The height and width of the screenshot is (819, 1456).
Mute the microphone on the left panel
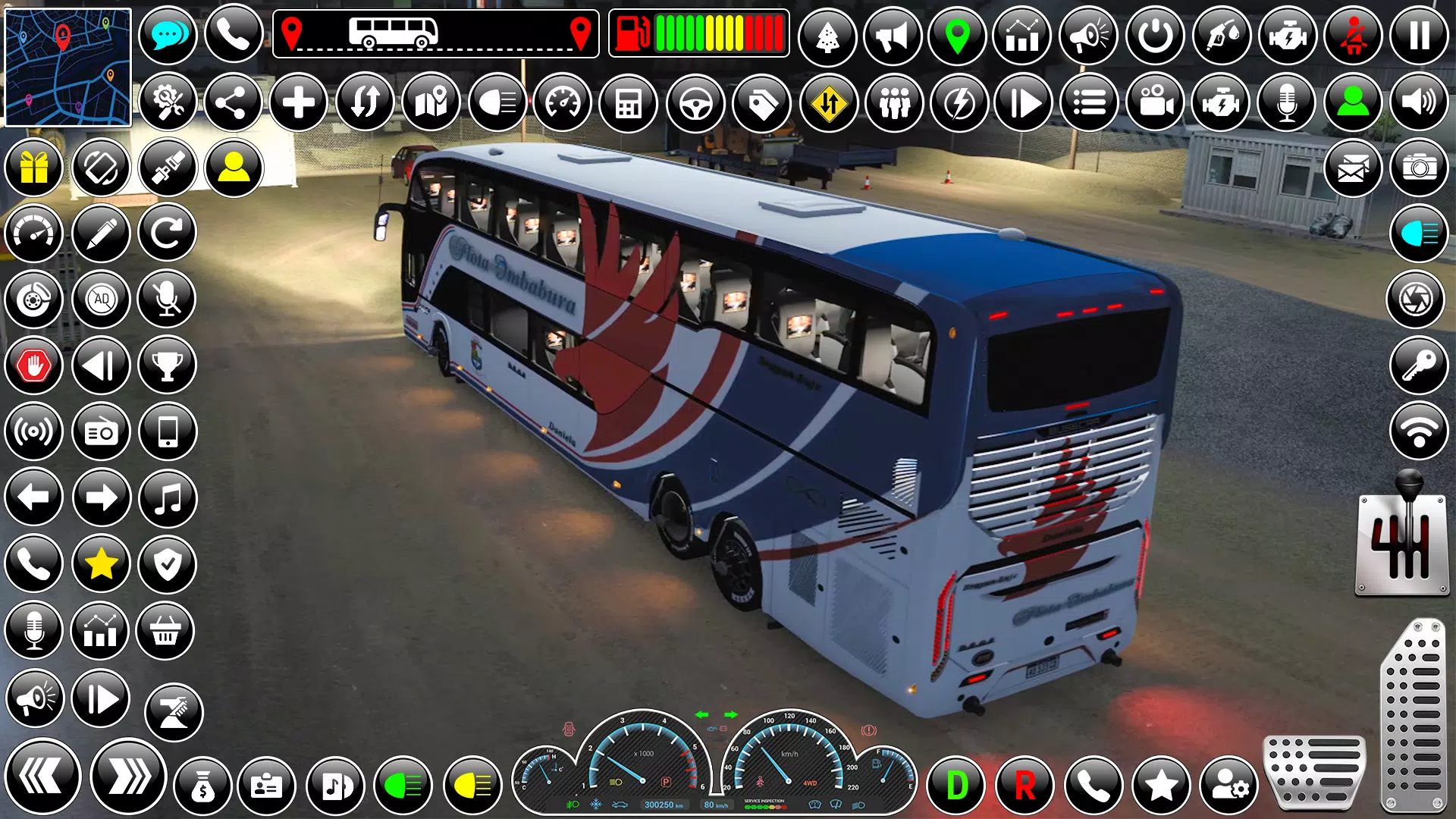tap(168, 299)
